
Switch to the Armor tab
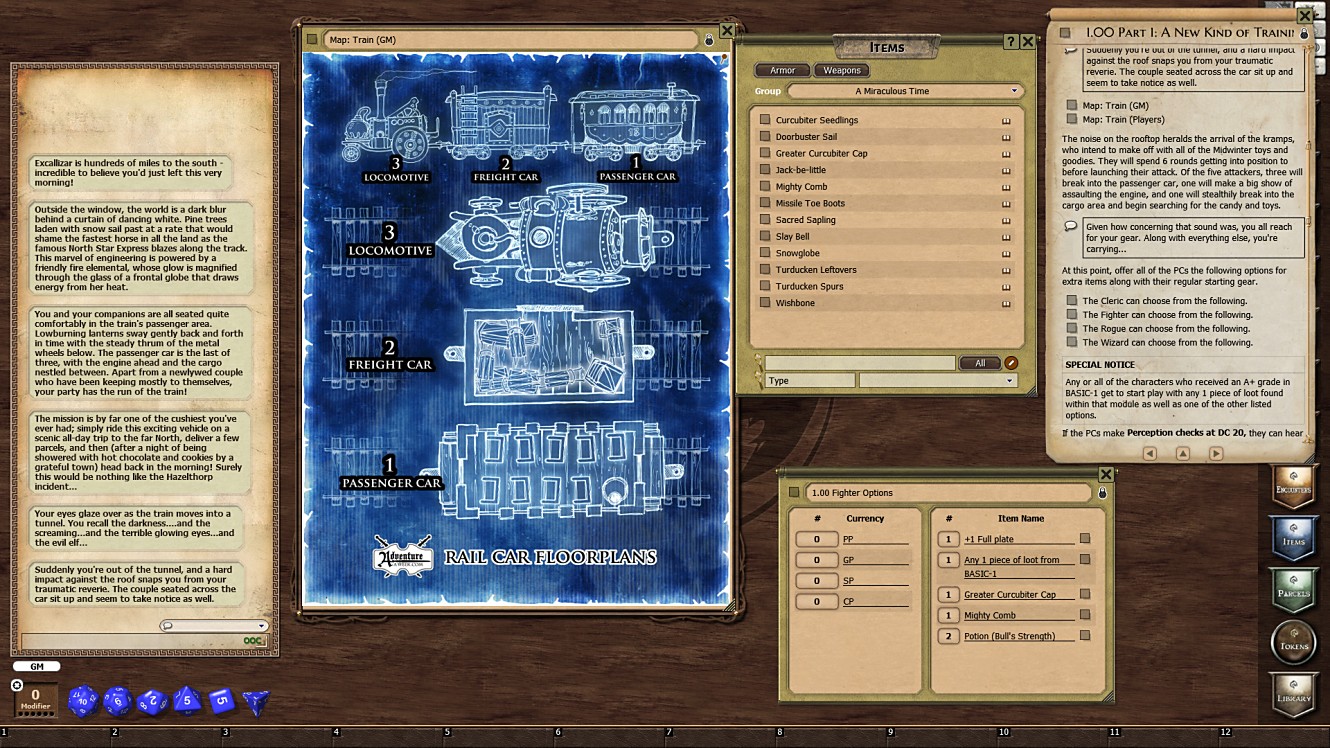(782, 70)
